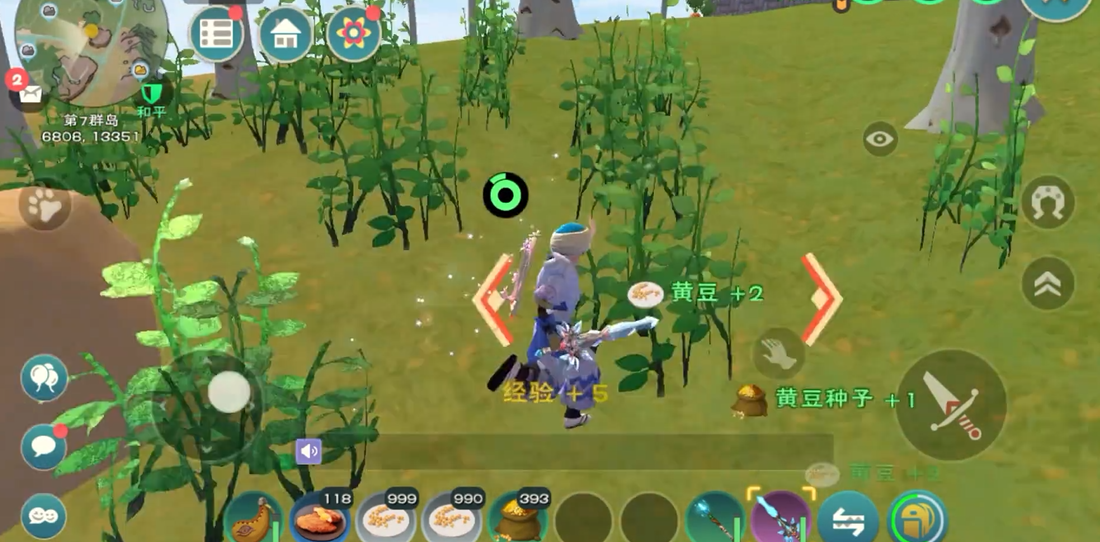The height and width of the screenshot is (542, 1100).
Task: Toggle the green peace mode shield
Action: [151, 94]
